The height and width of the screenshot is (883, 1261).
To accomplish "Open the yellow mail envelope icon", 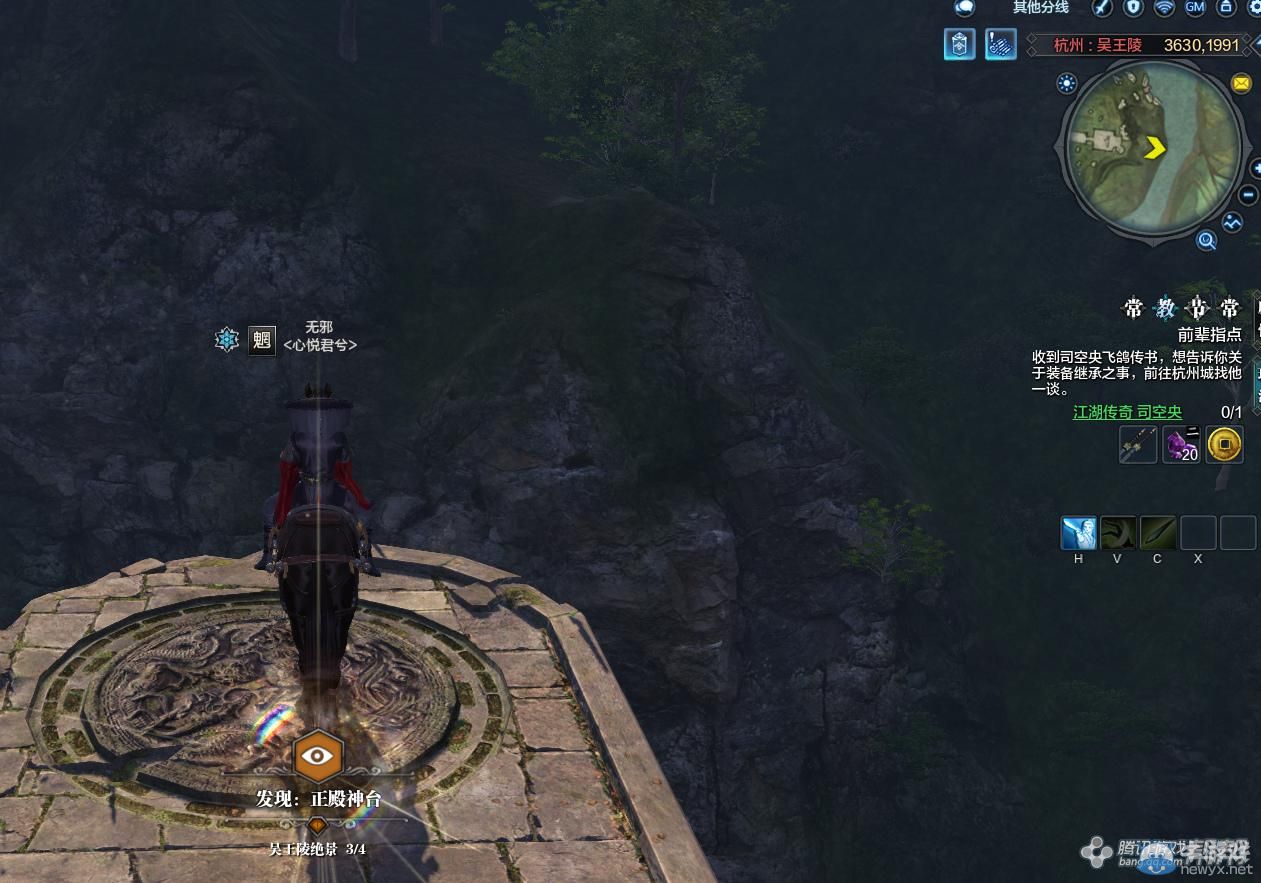I will click(x=1241, y=84).
